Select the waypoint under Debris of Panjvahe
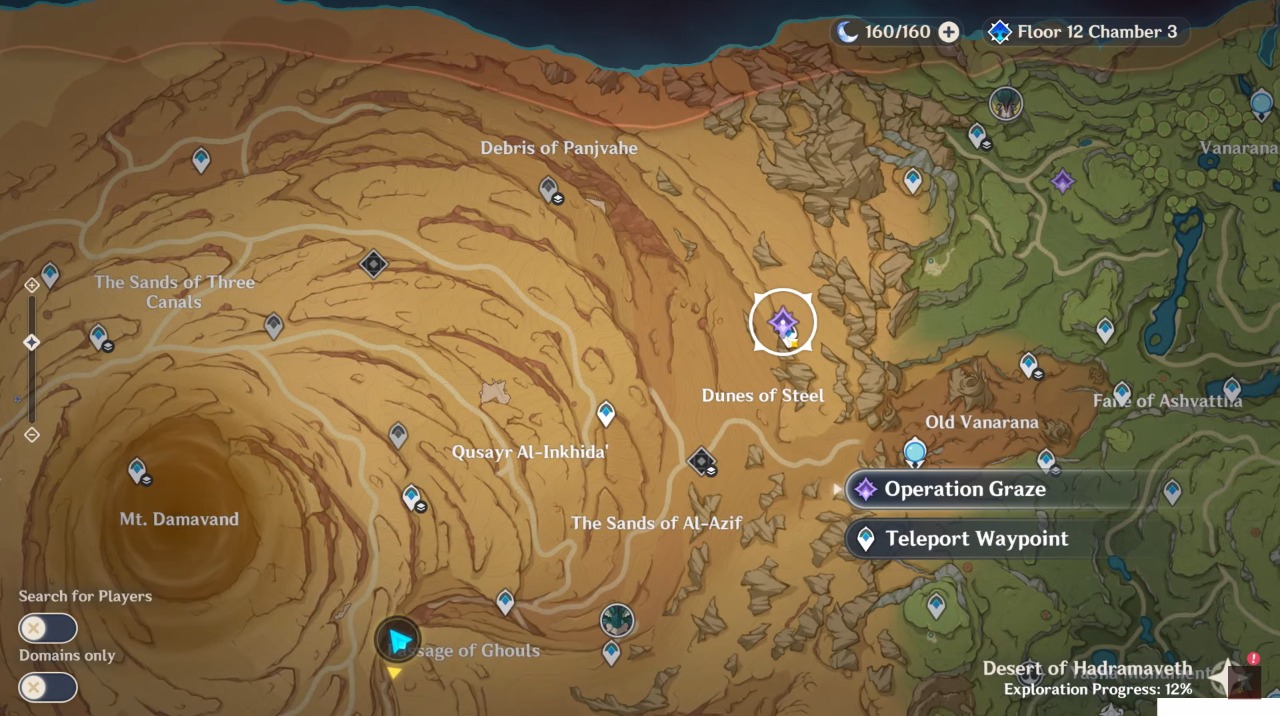This screenshot has width=1280, height=716. 548,187
